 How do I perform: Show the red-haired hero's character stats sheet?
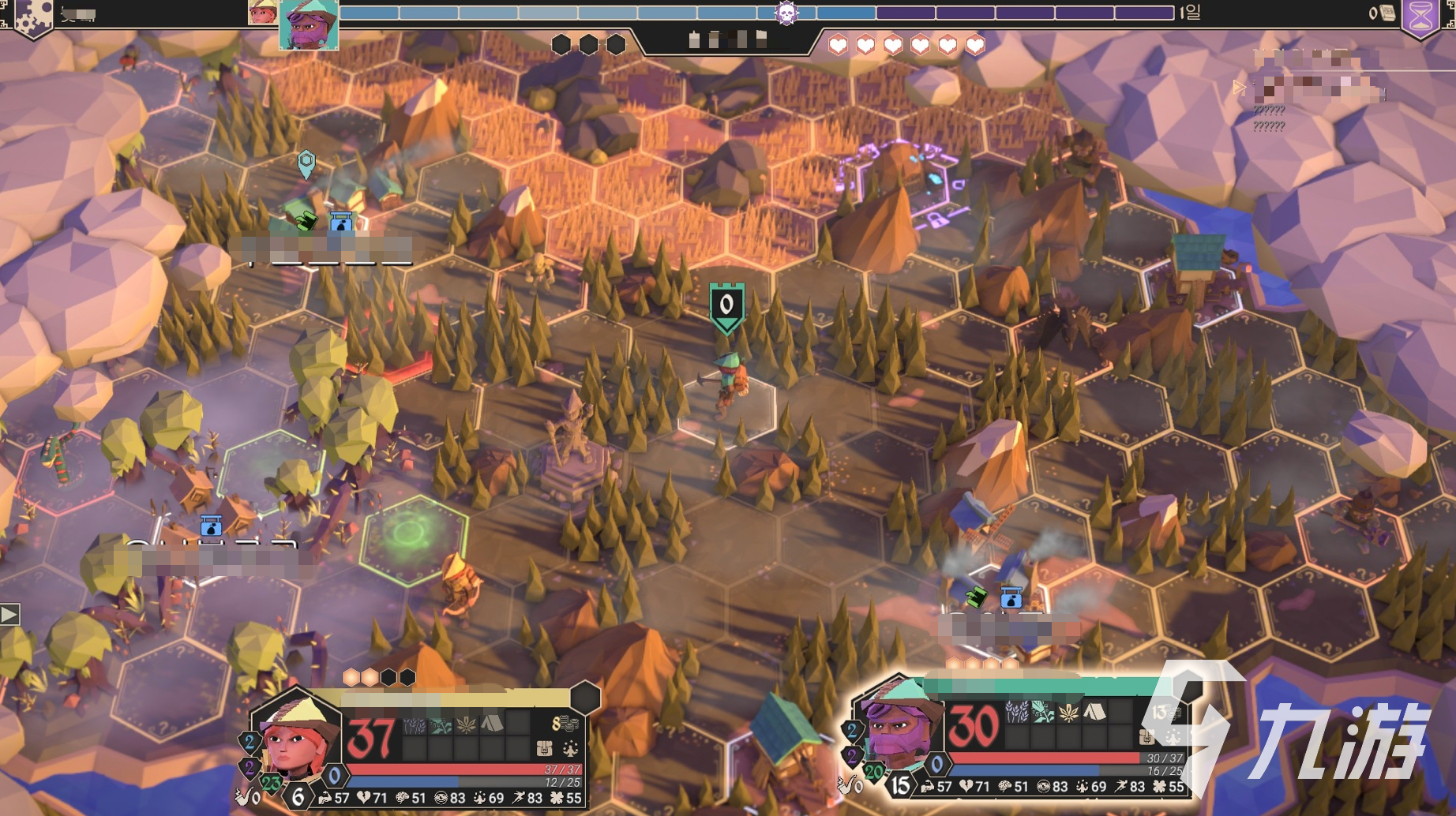pos(570,747)
